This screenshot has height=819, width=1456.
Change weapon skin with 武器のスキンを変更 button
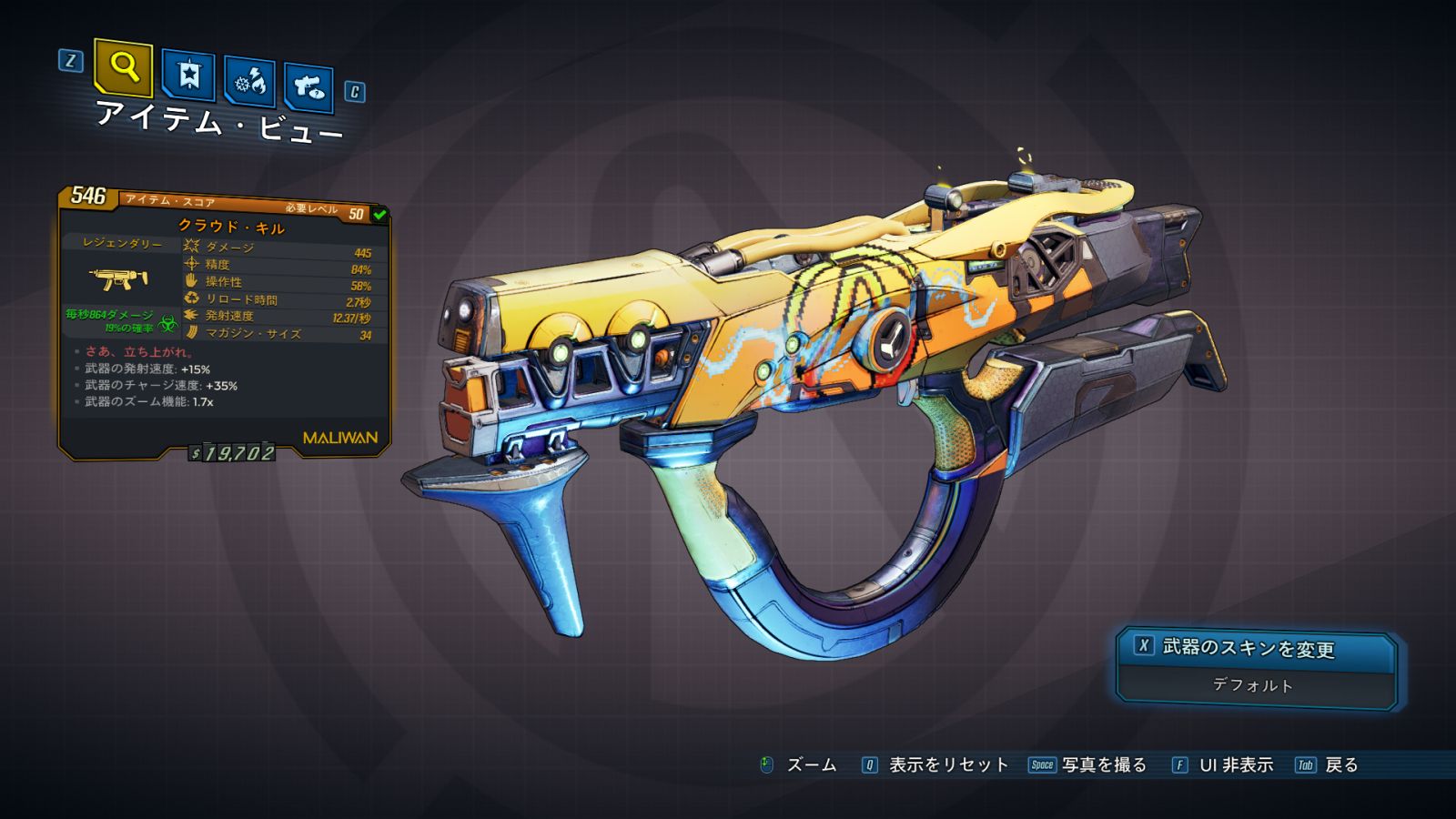[1256, 648]
